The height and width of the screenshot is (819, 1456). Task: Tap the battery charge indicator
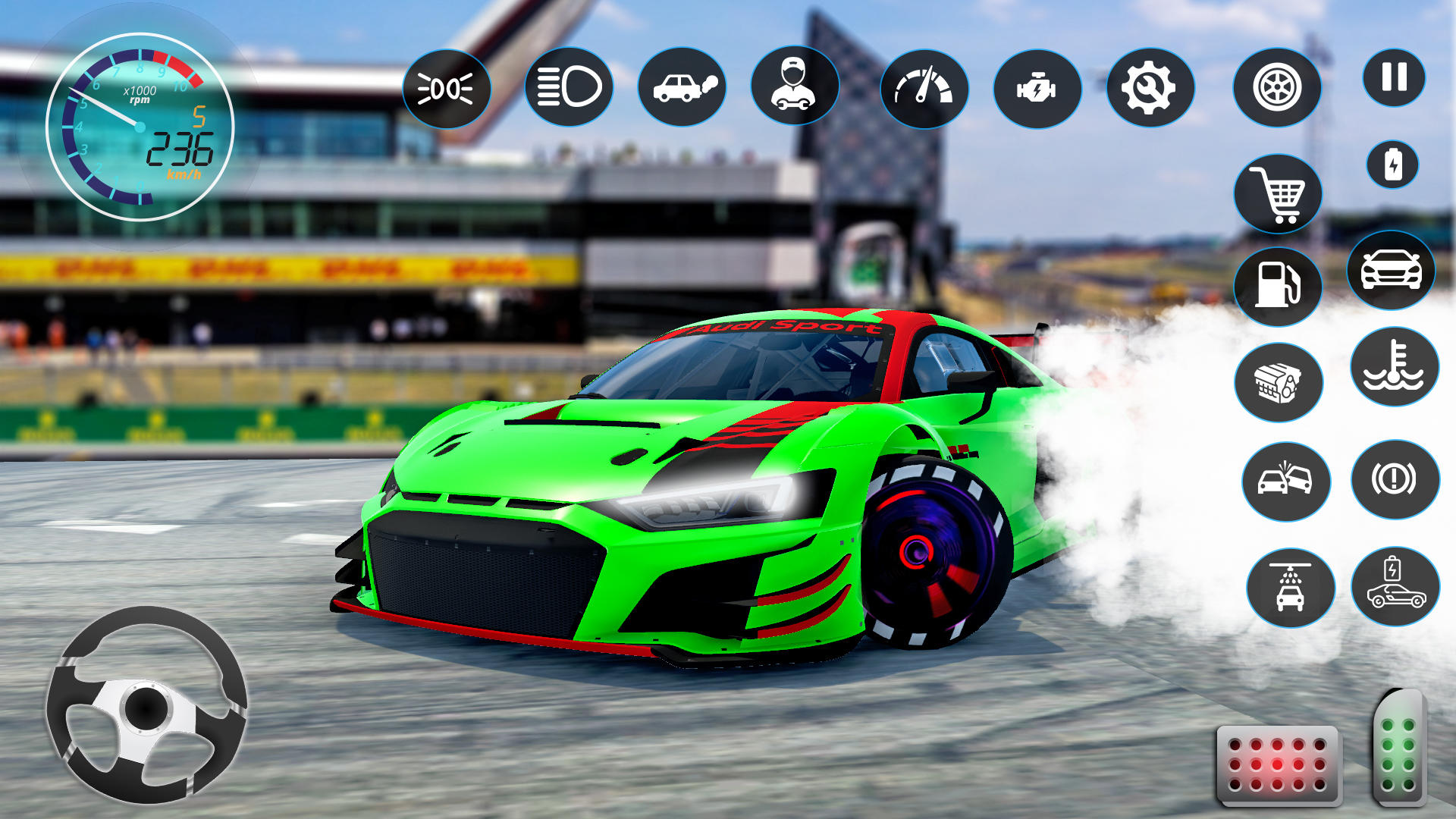click(1394, 164)
